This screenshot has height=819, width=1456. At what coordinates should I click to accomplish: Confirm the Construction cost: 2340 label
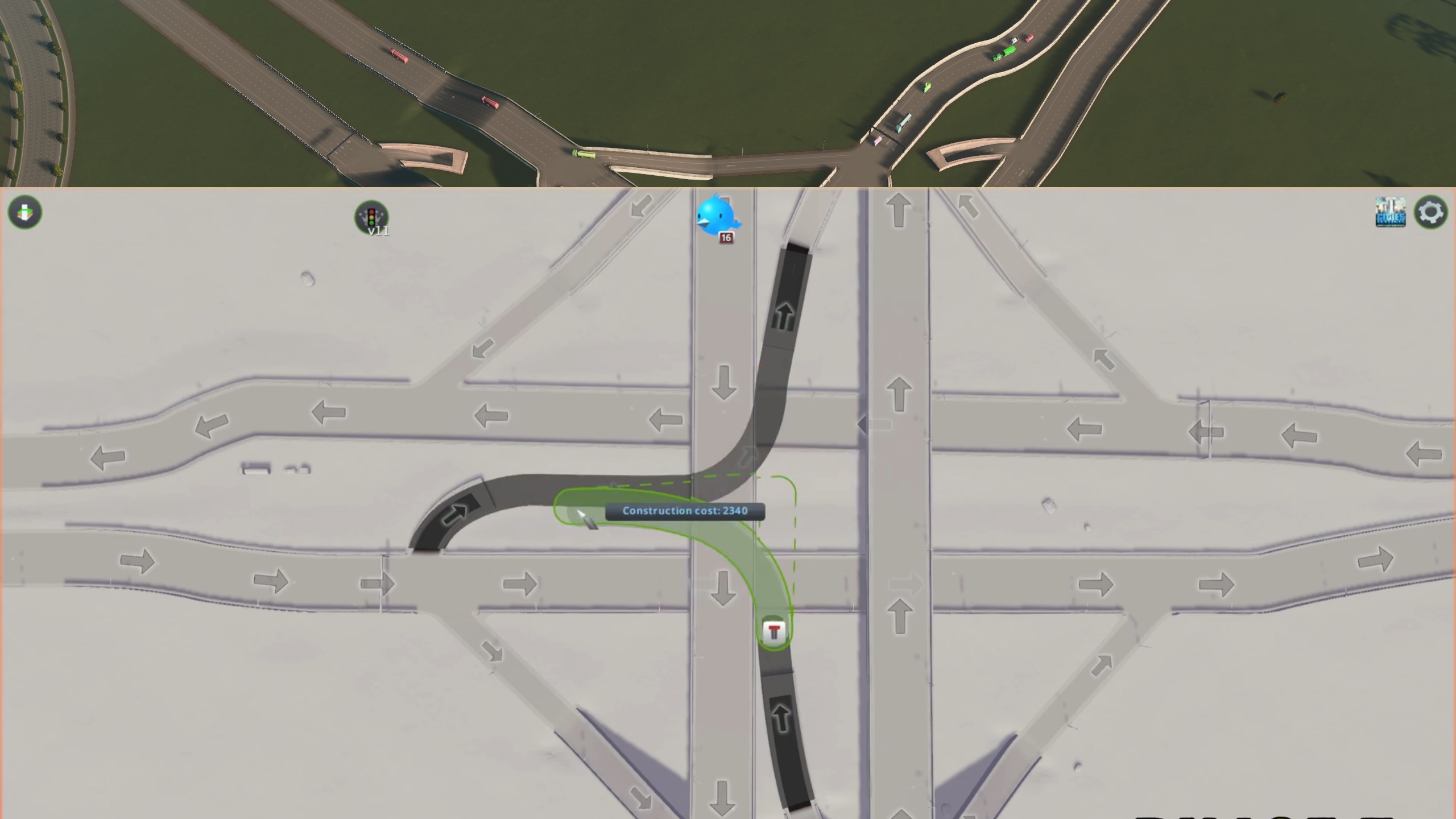pyautogui.click(x=682, y=511)
